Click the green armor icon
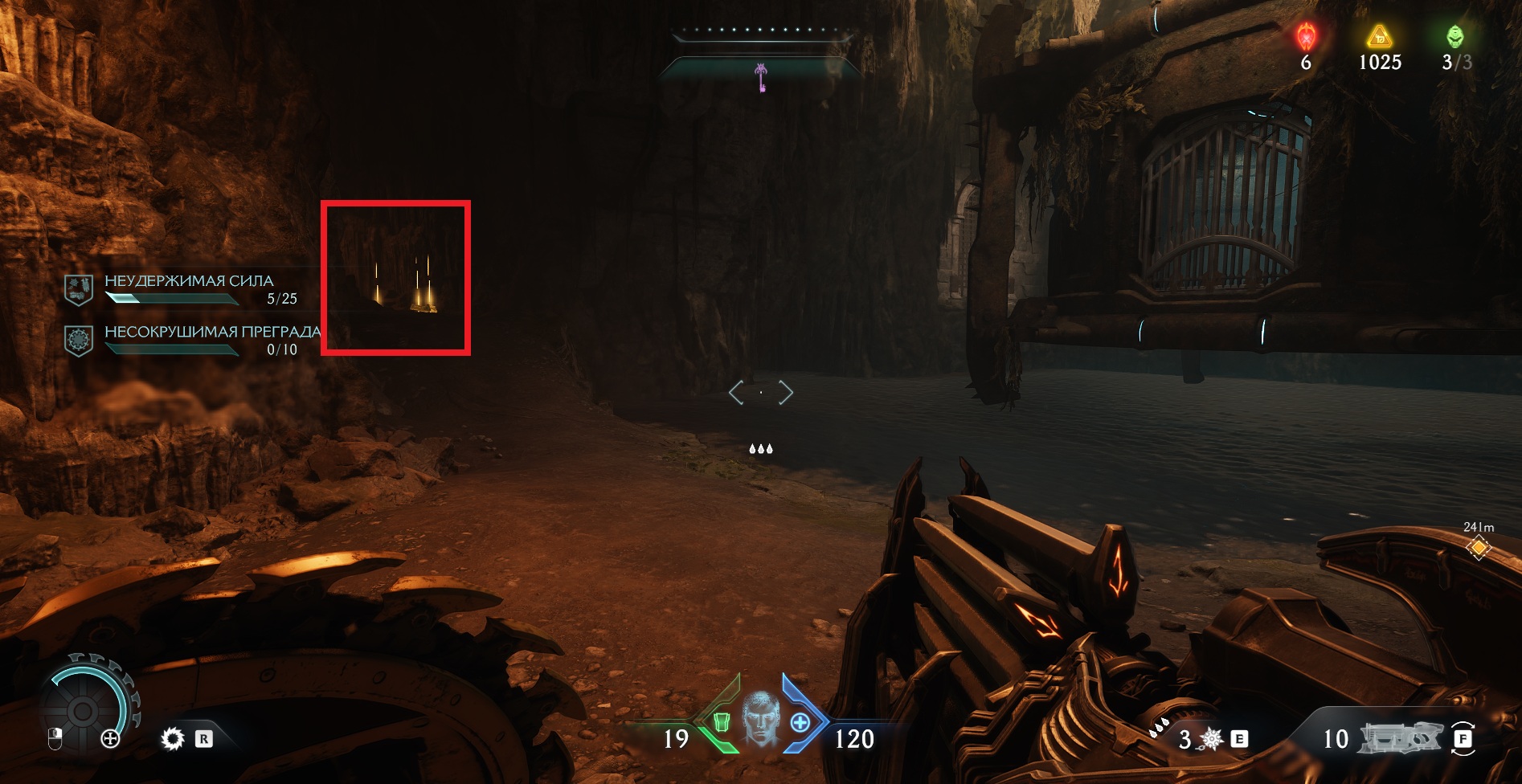This screenshot has width=1522, height=784. 721,722
